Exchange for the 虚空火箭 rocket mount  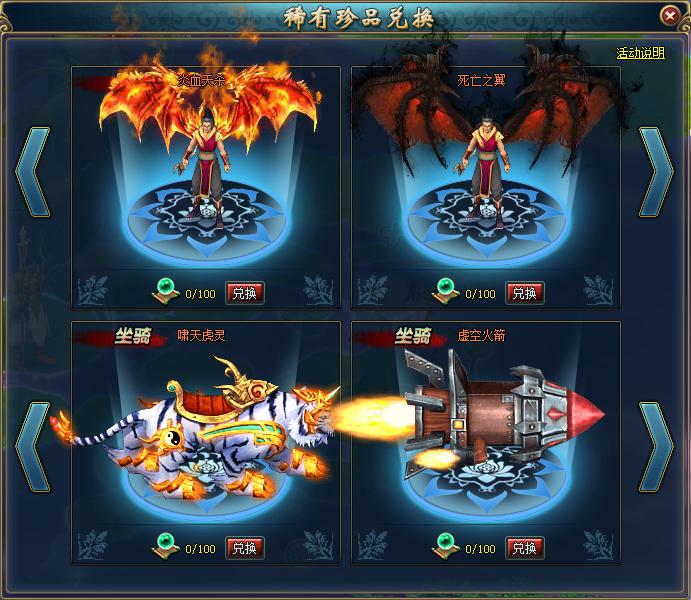pos(525,548)
